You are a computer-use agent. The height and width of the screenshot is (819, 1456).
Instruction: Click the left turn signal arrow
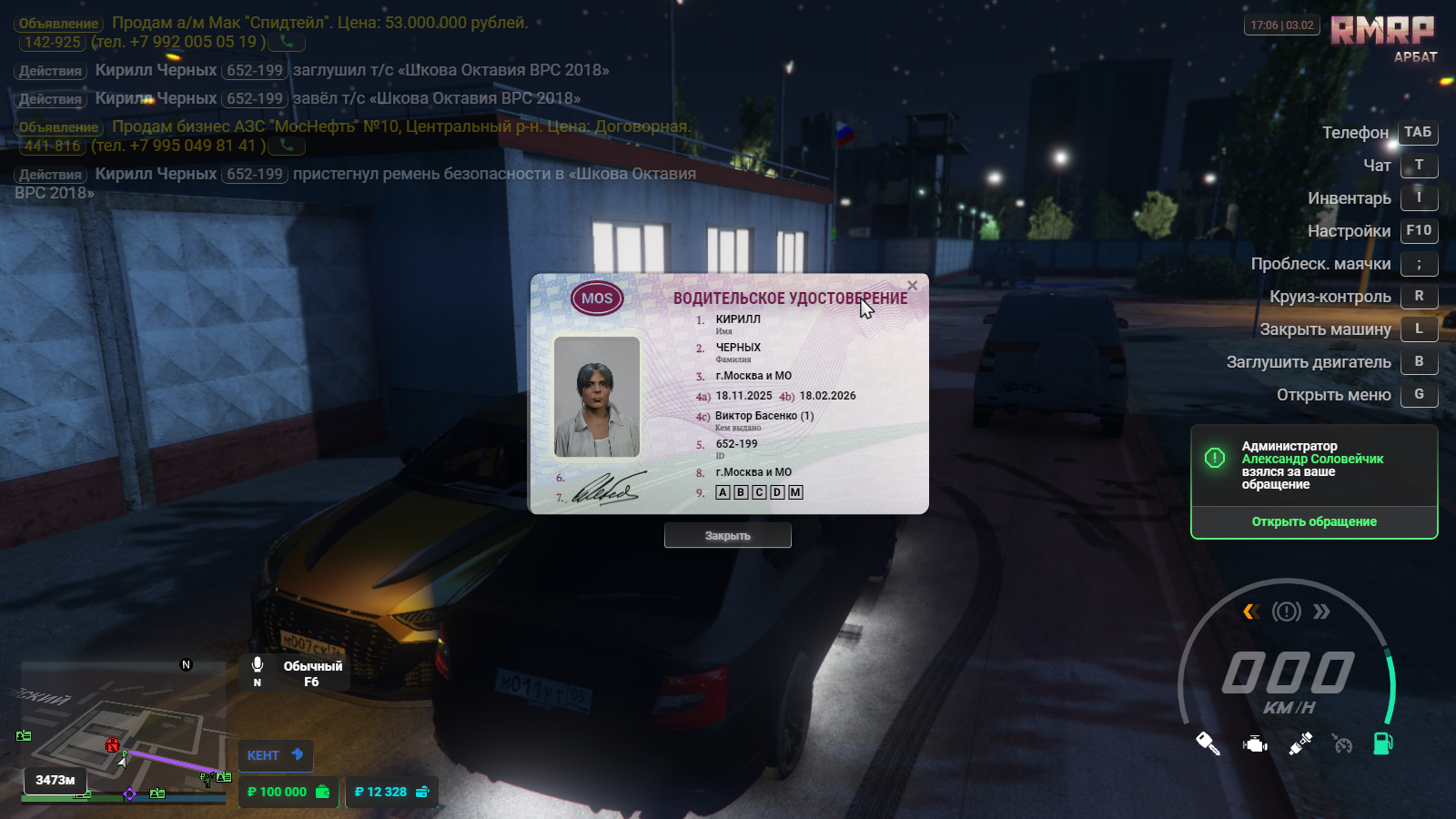click(x=1251, y=612)
